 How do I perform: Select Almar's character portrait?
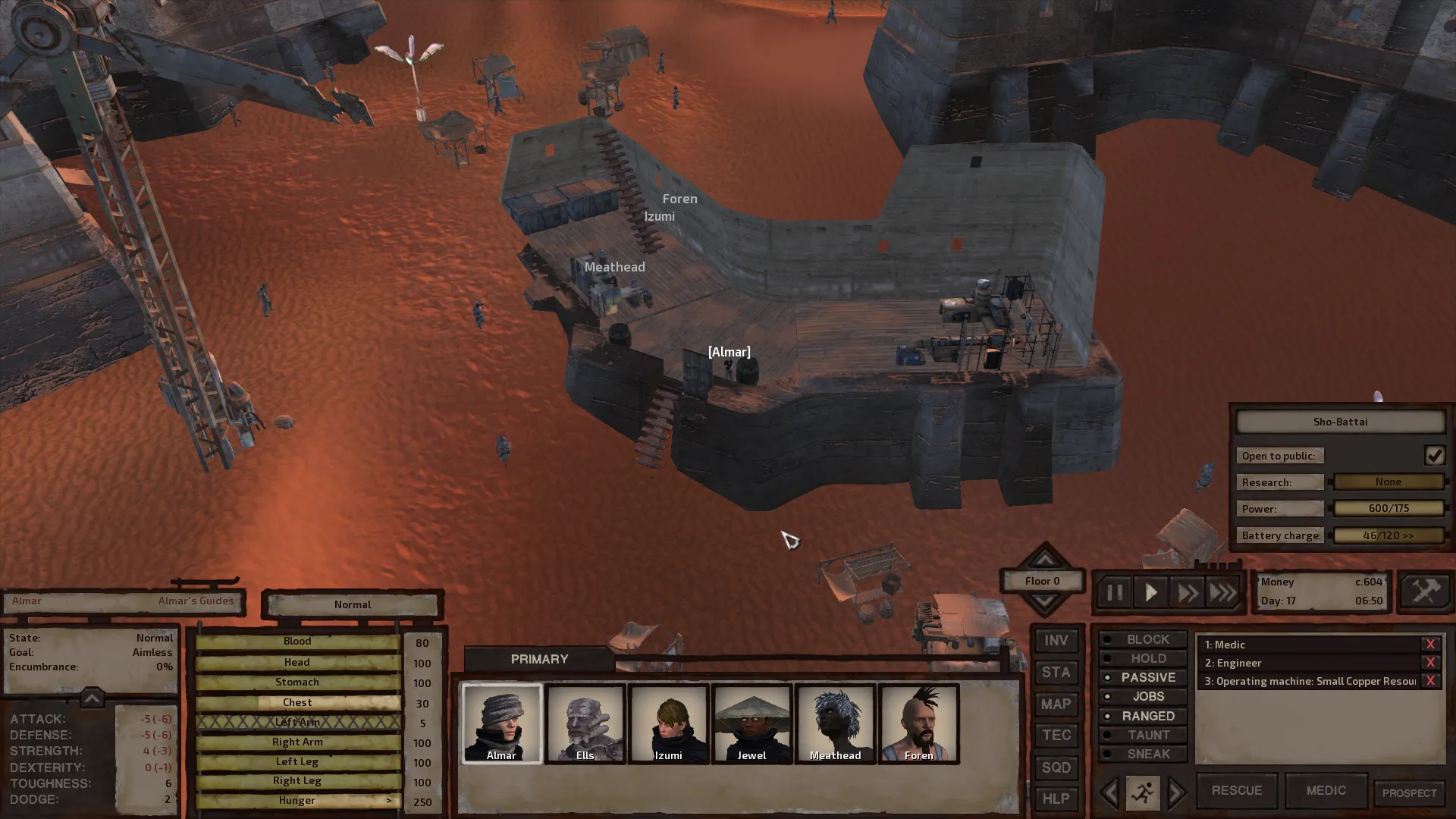[x=501, y=723]
